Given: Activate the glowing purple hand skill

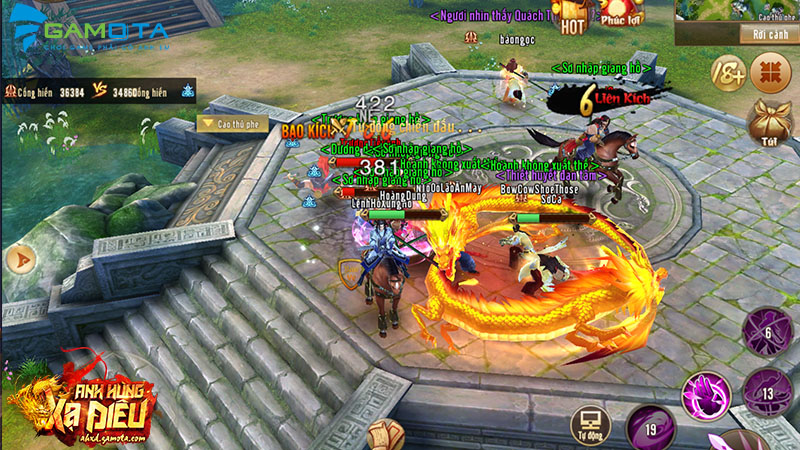Looking at the screenshot, I should (706, 396).
